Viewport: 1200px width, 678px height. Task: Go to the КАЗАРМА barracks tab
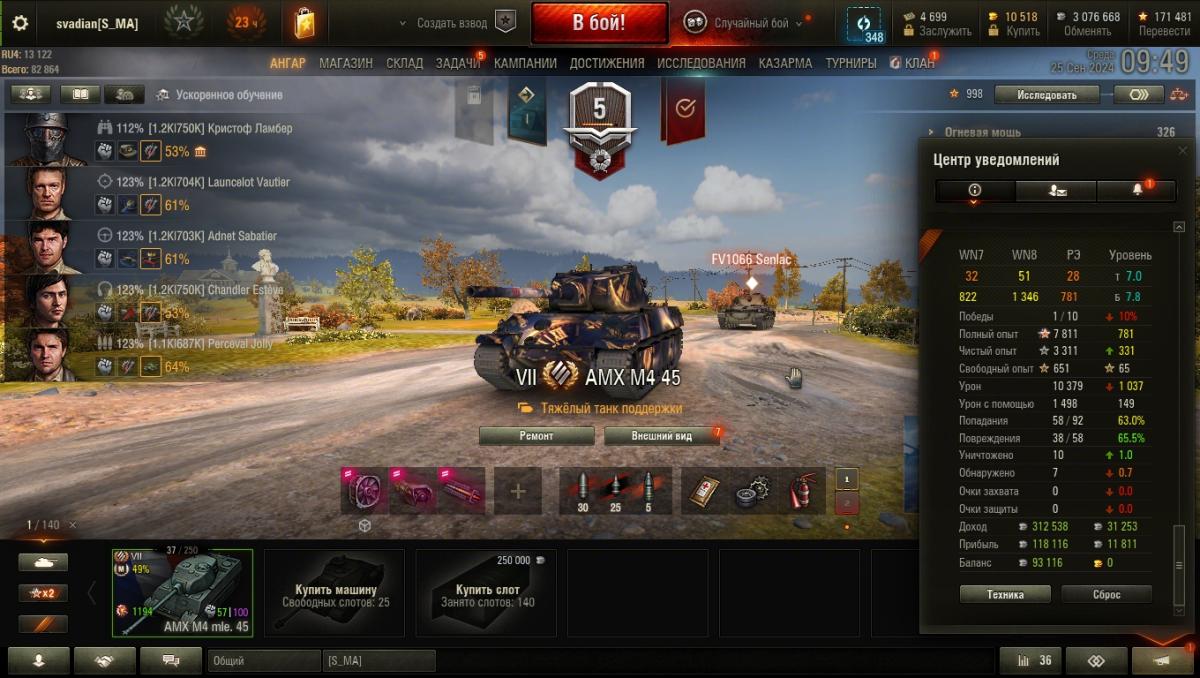tap(785, 63)
